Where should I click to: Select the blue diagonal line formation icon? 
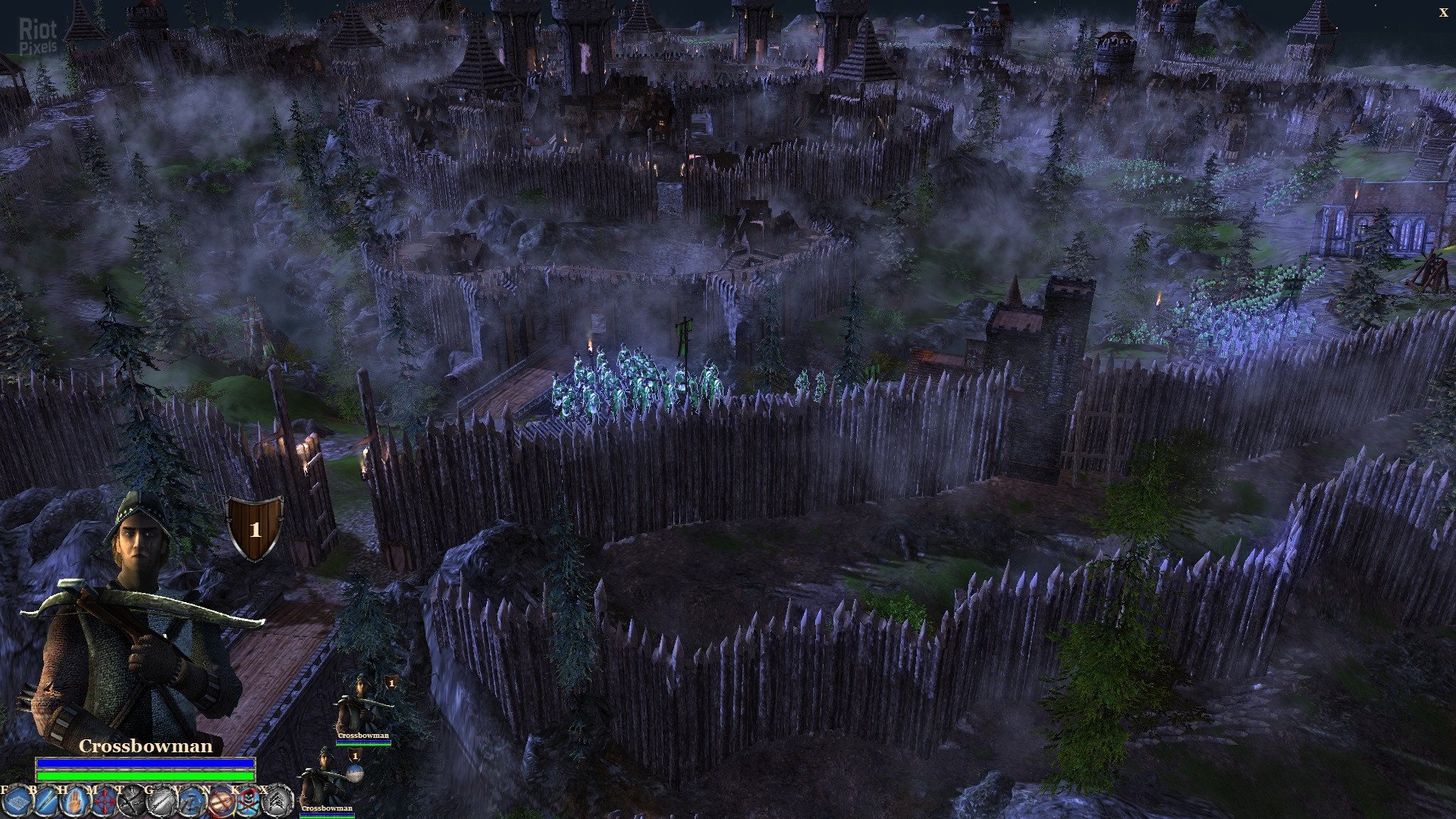click(44, 800)
